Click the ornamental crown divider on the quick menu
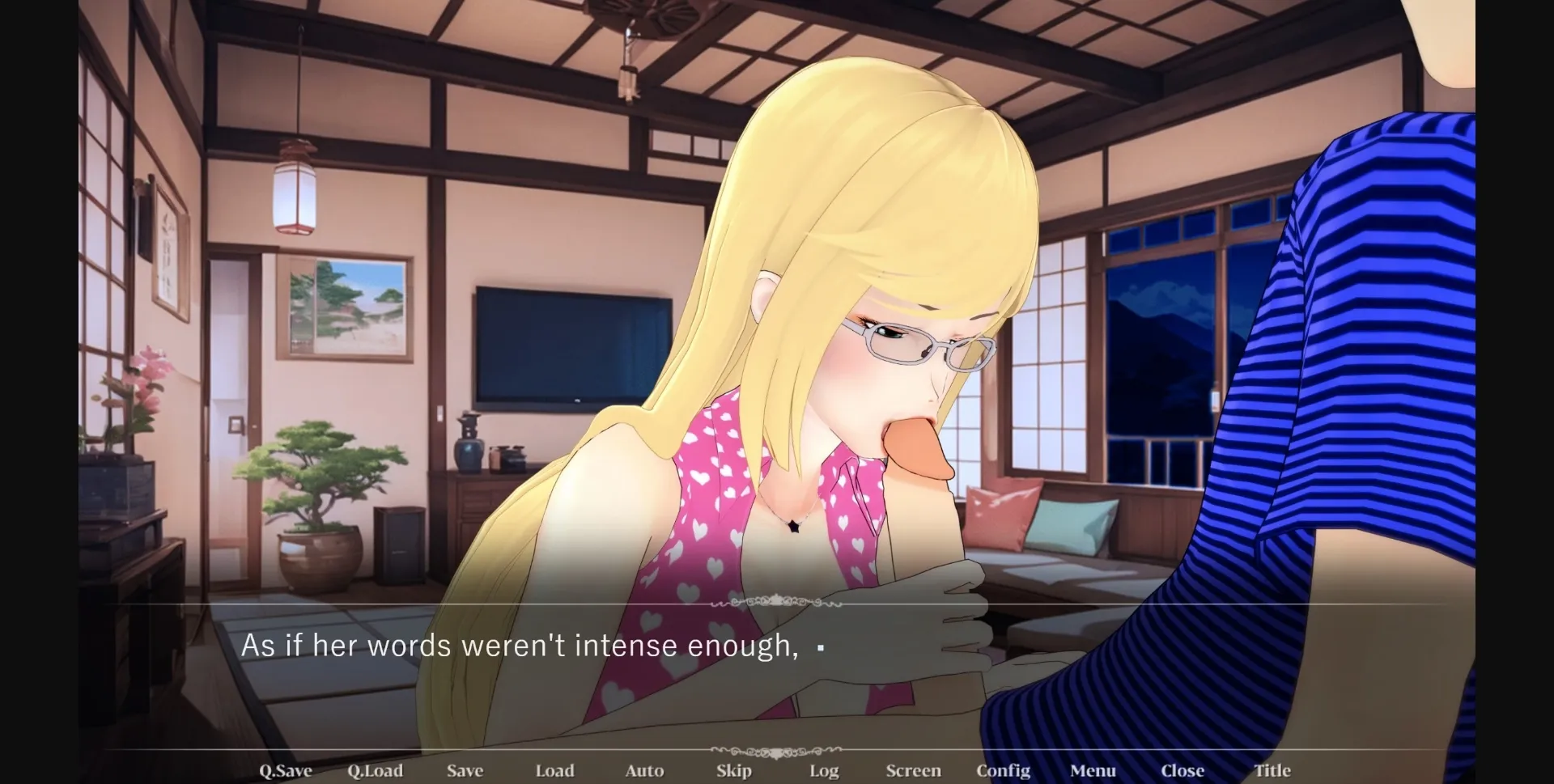1554x784 pixels. click(x=777, y=752)
